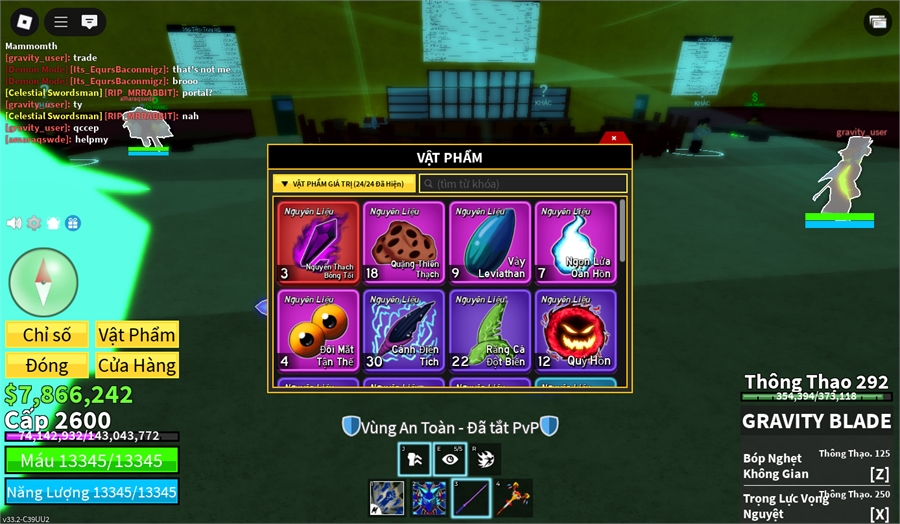Select the Ngọn Lửa Oán Hồn item
The image size is (900, 524).
575,243
